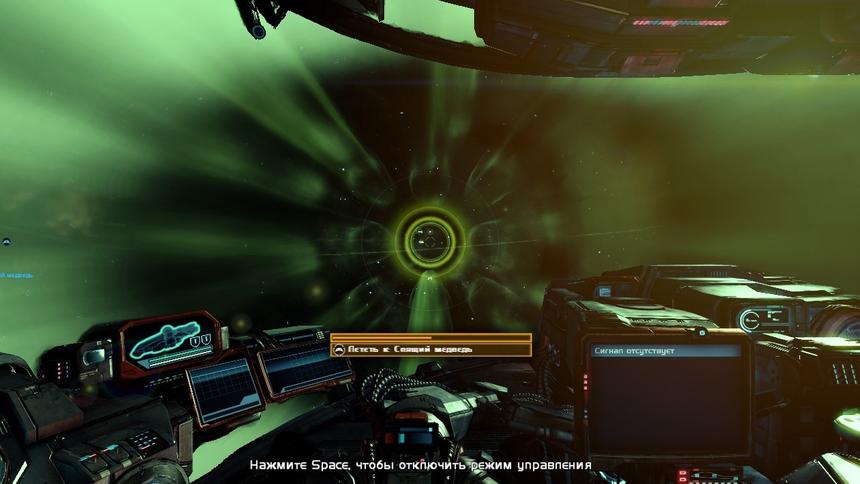Select the 'Лететь к Спящий медведь' objective tracker

point(431,349)
